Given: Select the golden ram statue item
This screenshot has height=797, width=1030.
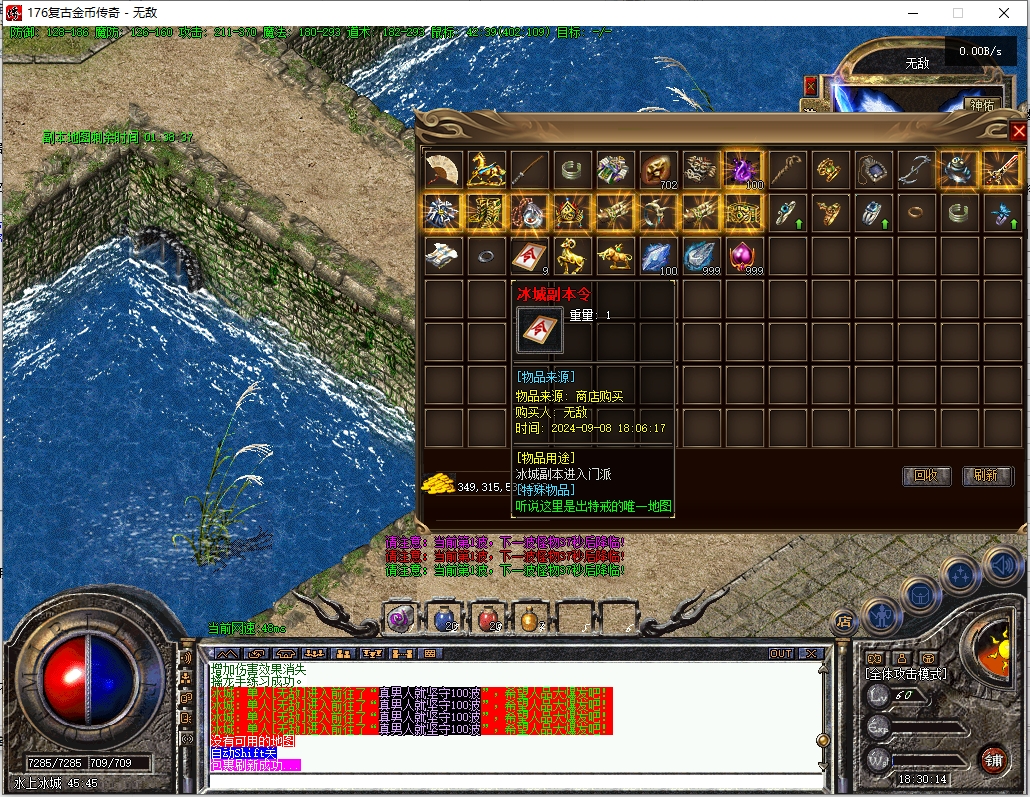Looking at the screenshot, I should [x=572, y=256].
